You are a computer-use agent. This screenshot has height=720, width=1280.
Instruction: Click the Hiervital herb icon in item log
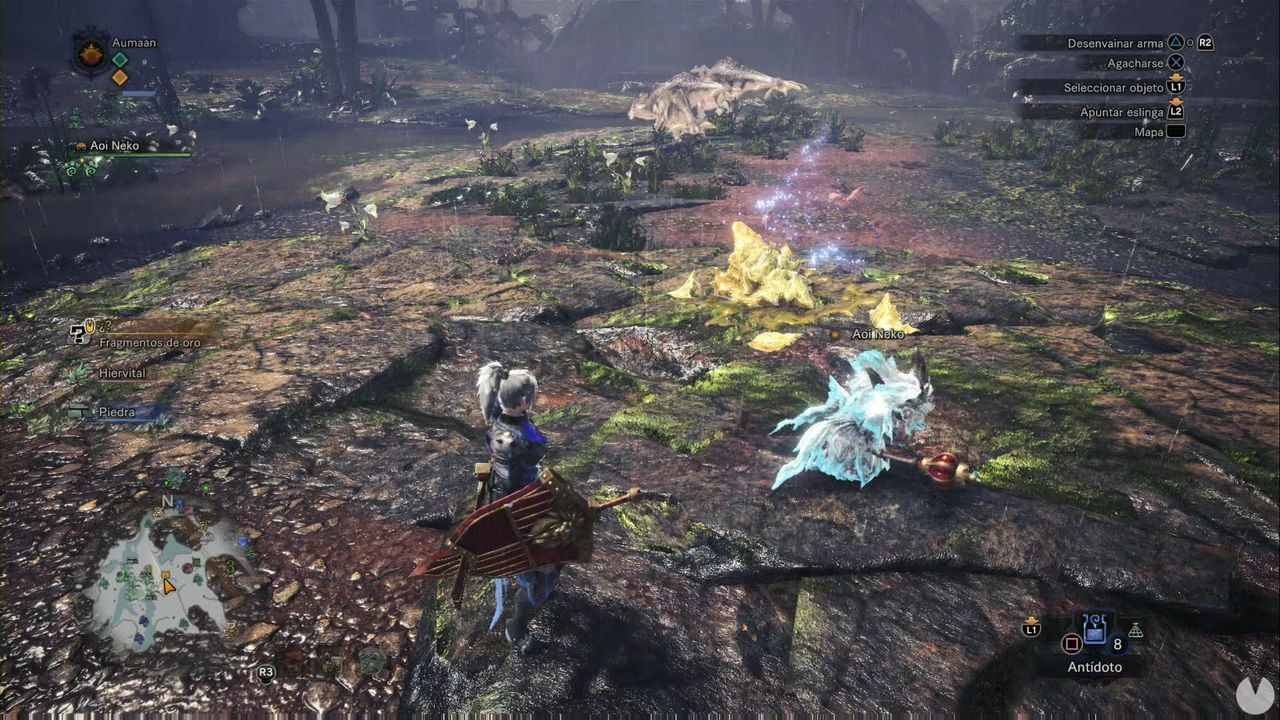(x=80, y=372)
